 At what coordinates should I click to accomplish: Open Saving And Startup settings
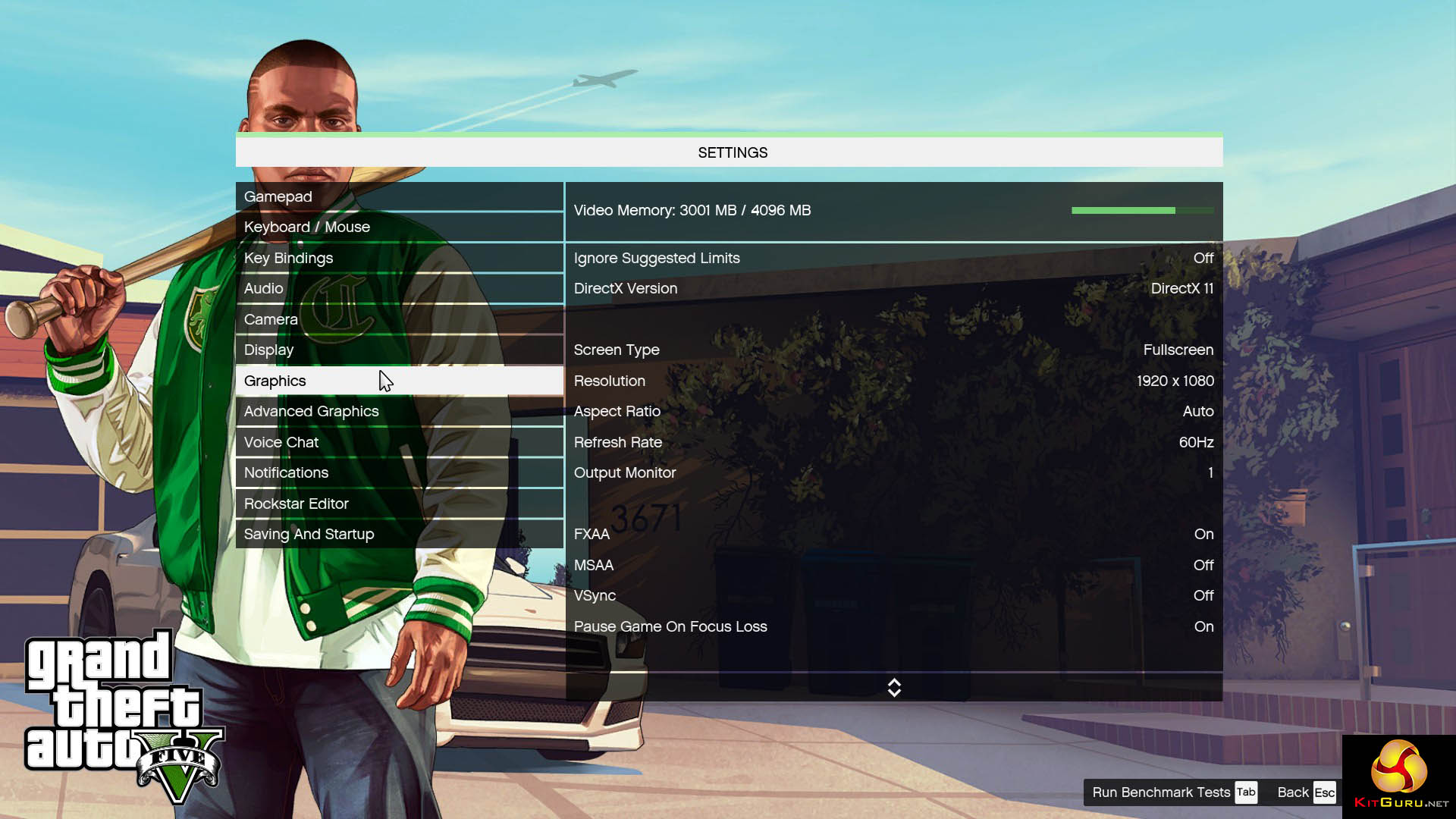399,534
